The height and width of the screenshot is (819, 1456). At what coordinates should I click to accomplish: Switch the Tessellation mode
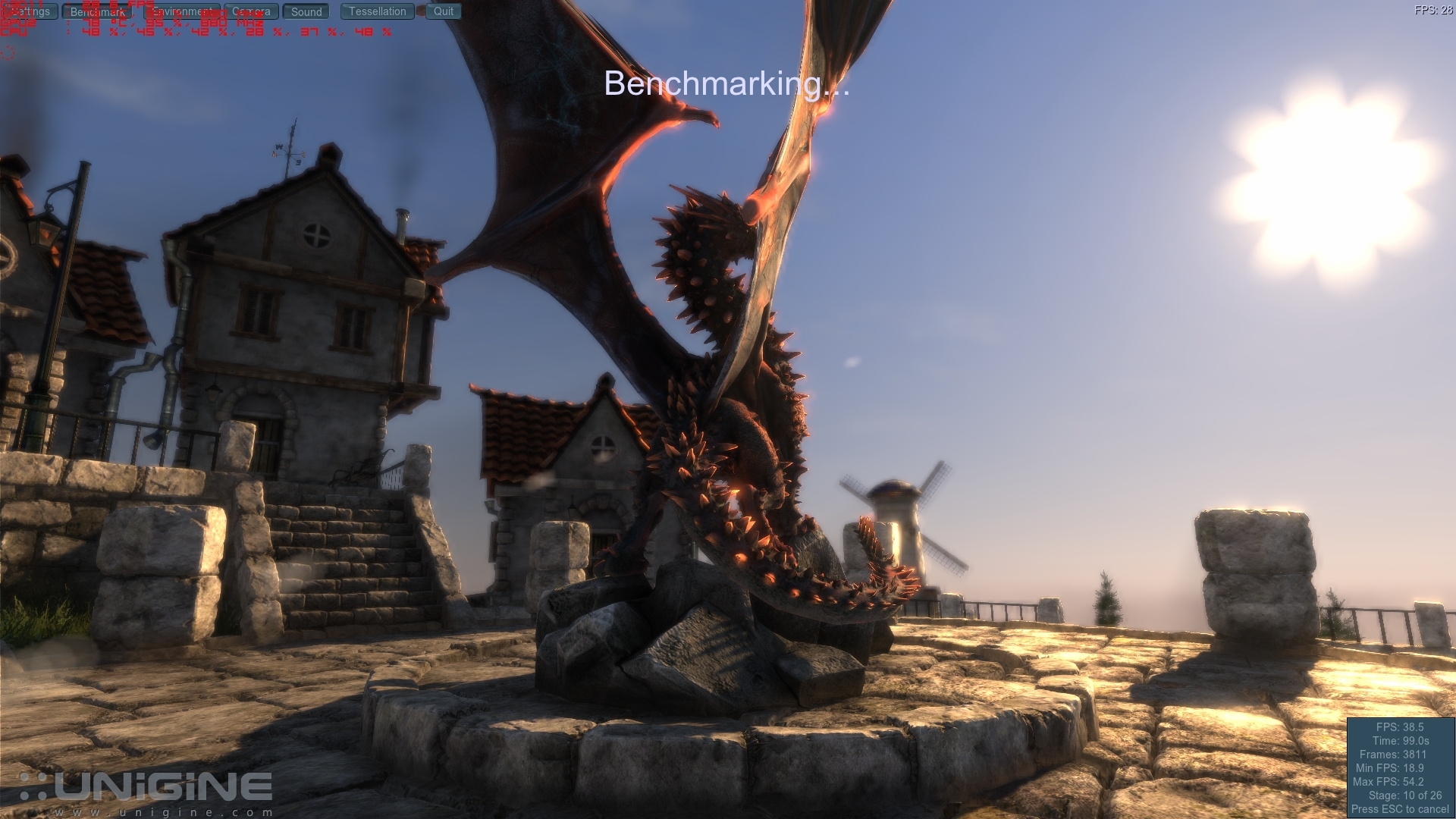pyautogui.click(x=377, y=11)
